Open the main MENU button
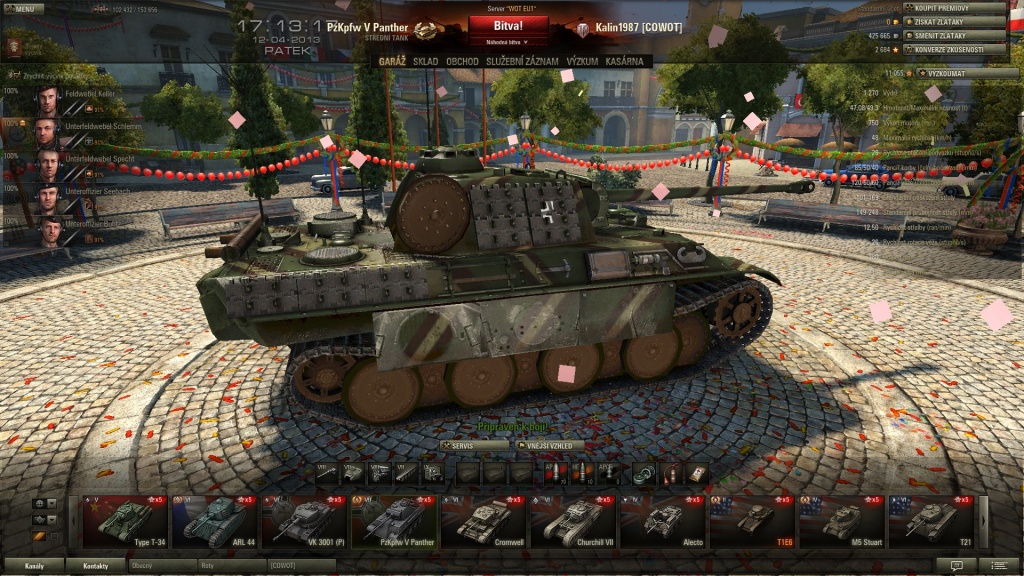1024x576 pixels. (x=20, y=8)
